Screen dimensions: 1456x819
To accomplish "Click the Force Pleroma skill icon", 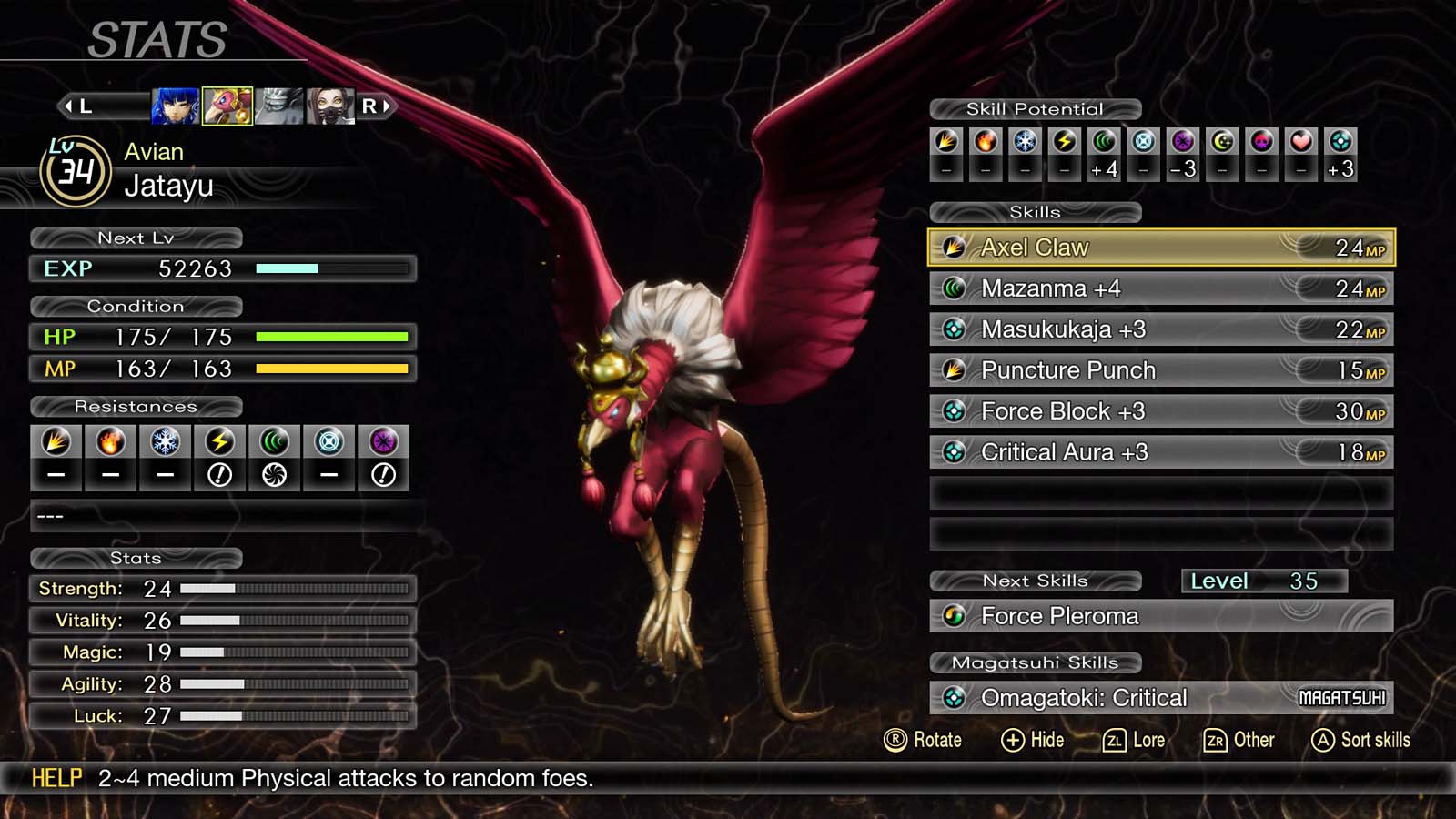I will (x=955, y=616).
